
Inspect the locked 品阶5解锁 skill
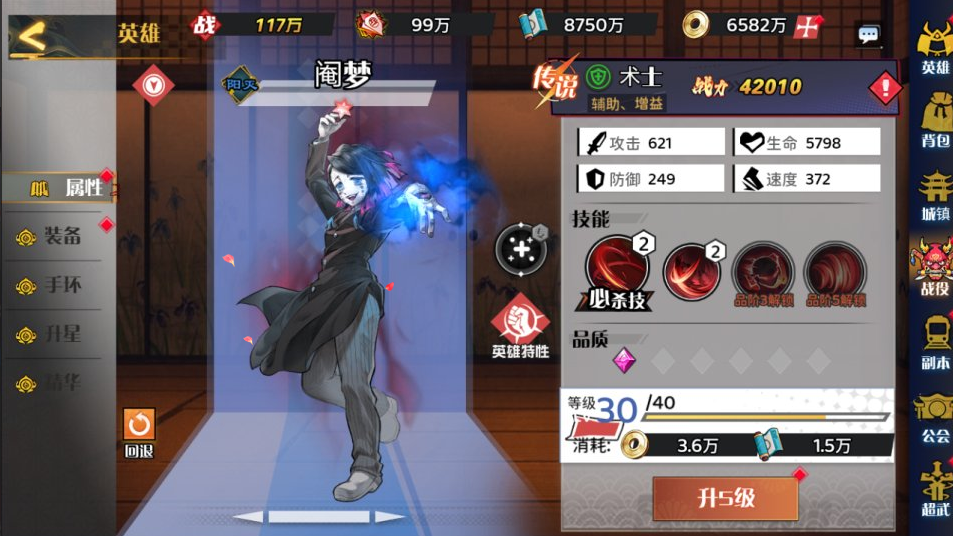(x=835, y=270)
